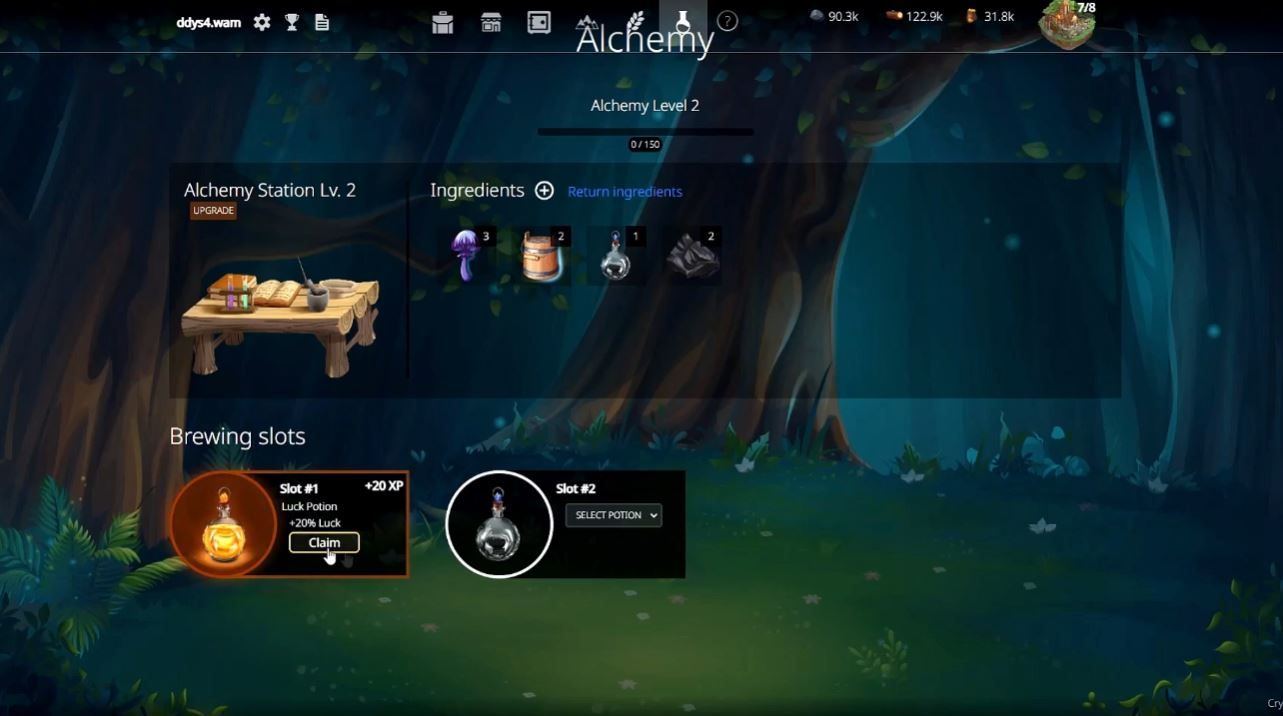The width and height of the screenshot is (1283, 716).
Task: Show the trophy leaderboard
Action: point(292,22)
